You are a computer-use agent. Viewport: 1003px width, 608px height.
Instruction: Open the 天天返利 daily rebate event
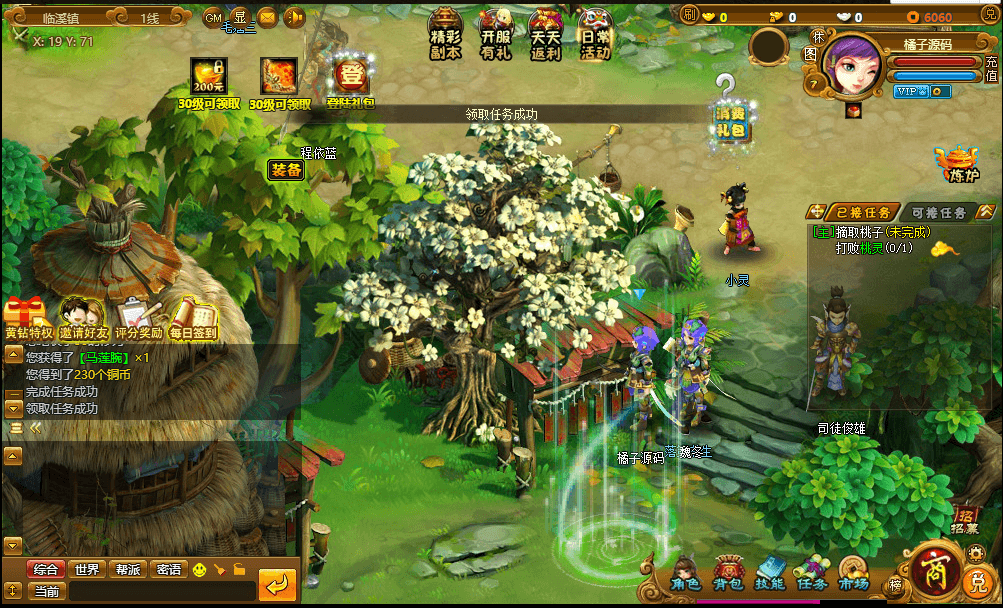[545, 34]
